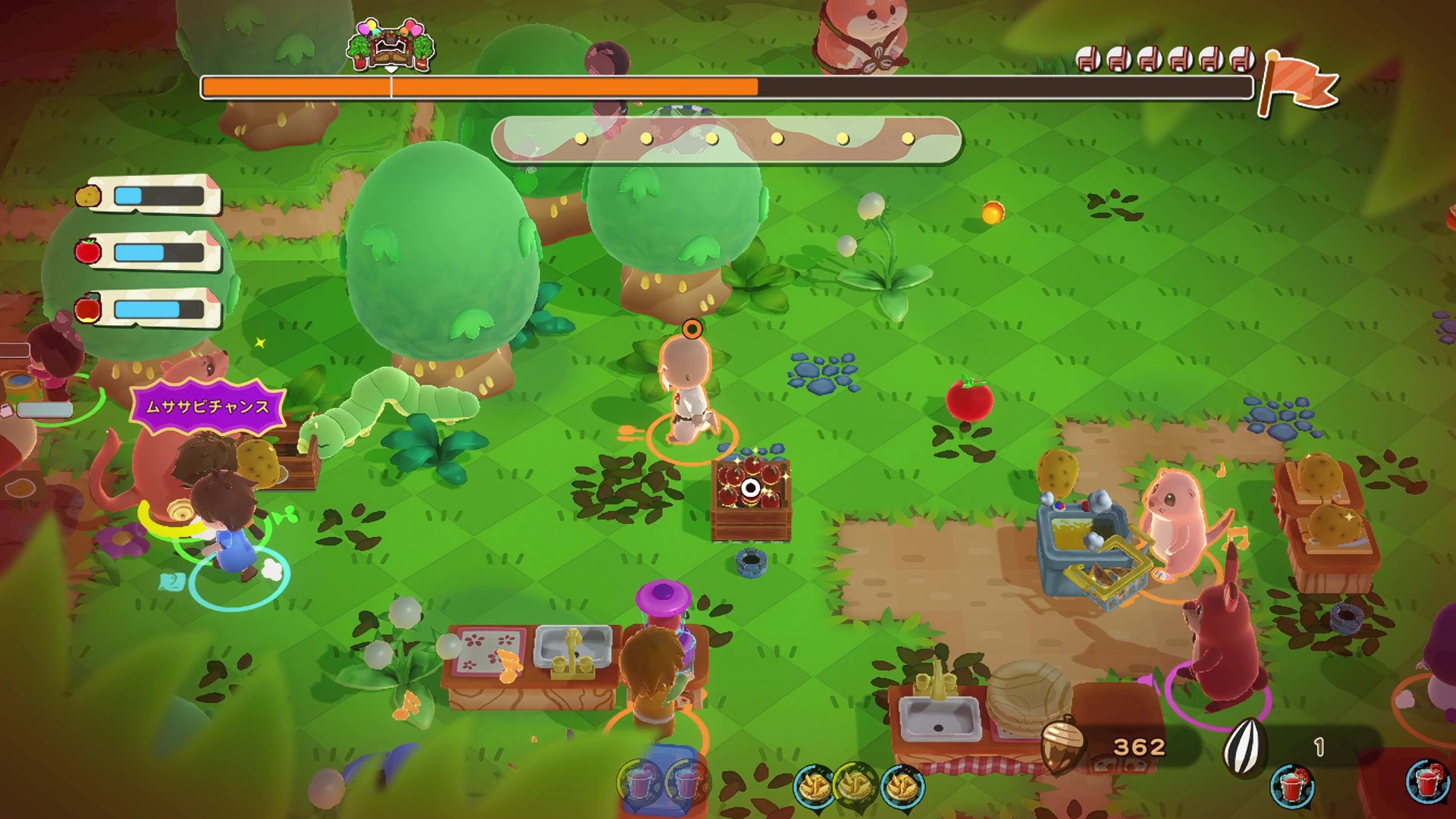Click the sunflower seed icon
1456x819 pixels.
click(x=1246, y=746)
